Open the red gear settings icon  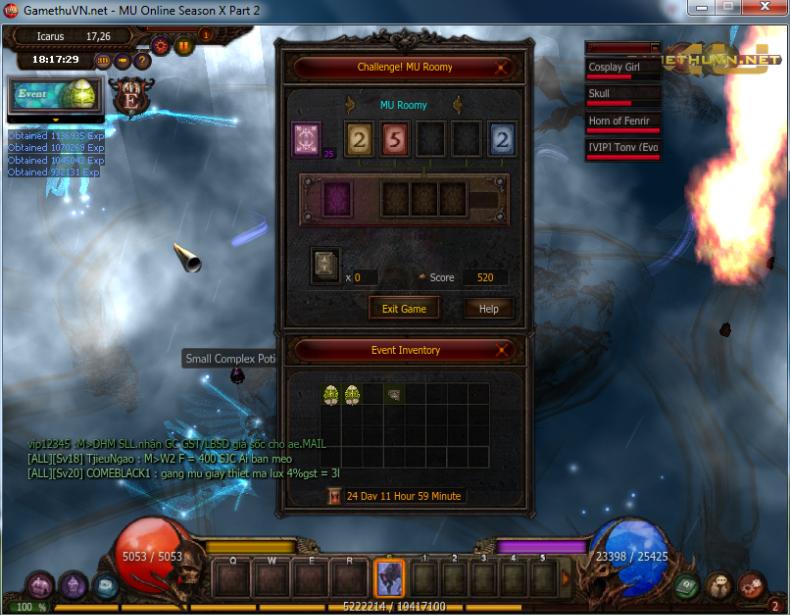tap(160, 45)
